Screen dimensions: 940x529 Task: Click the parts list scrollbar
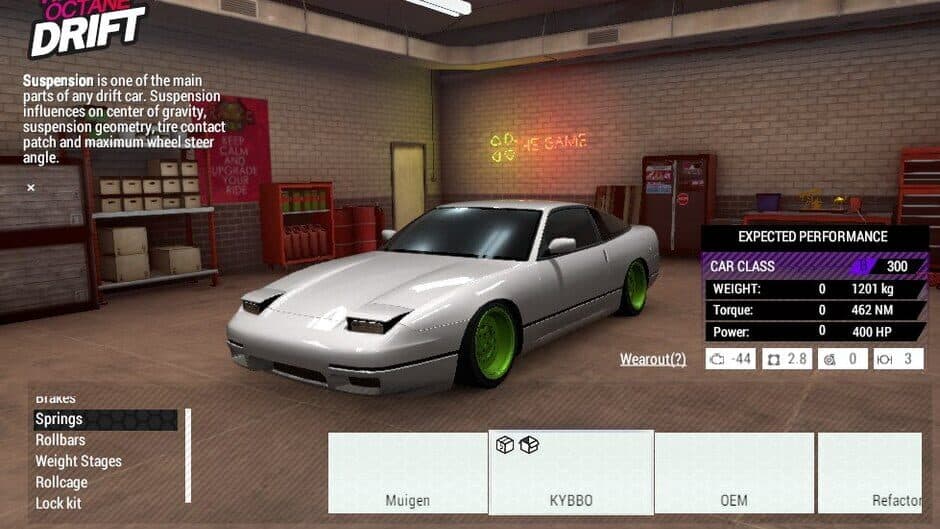tap(188, 455)
